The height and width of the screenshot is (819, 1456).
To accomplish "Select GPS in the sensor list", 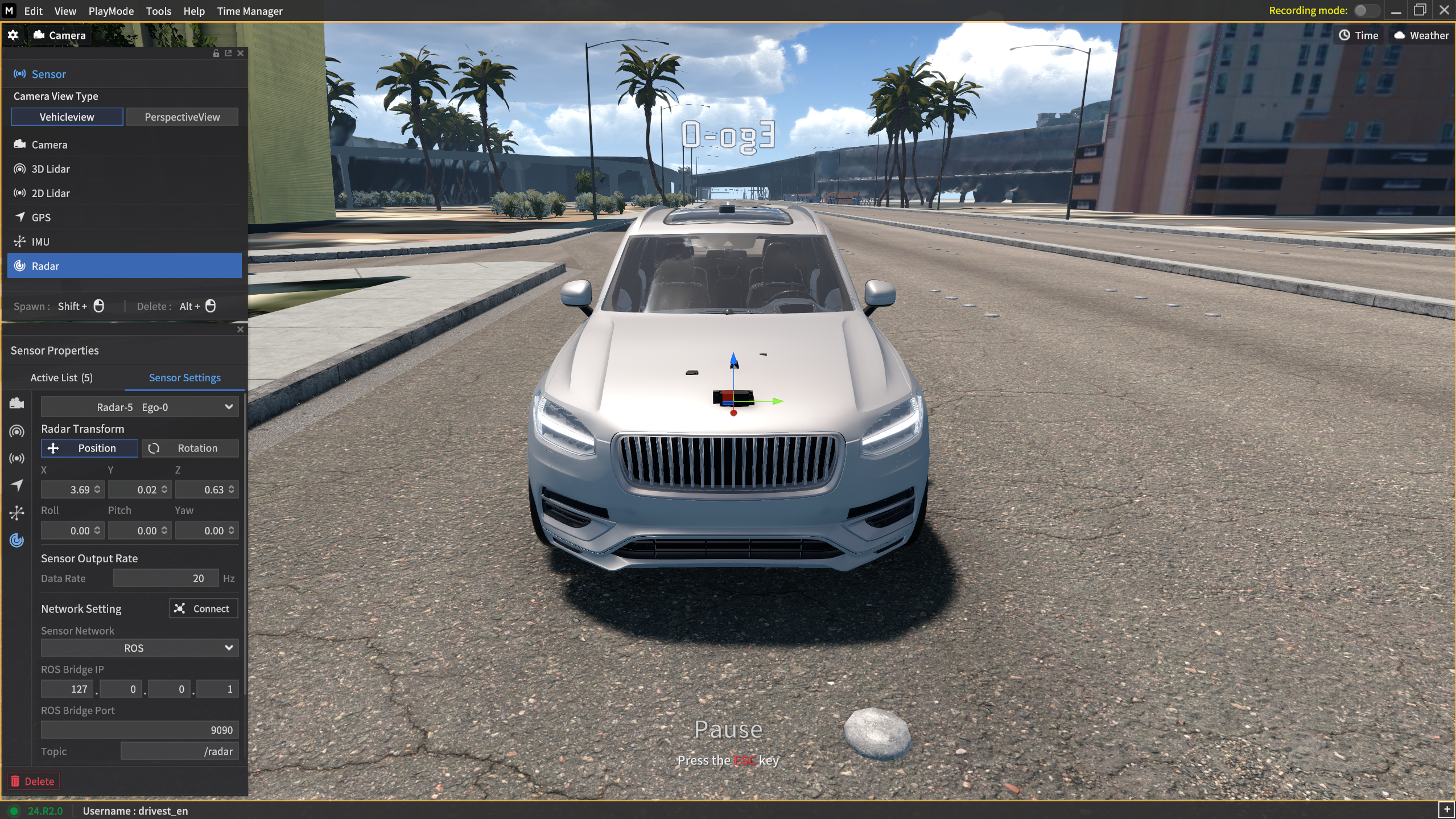I will point(41,217).
